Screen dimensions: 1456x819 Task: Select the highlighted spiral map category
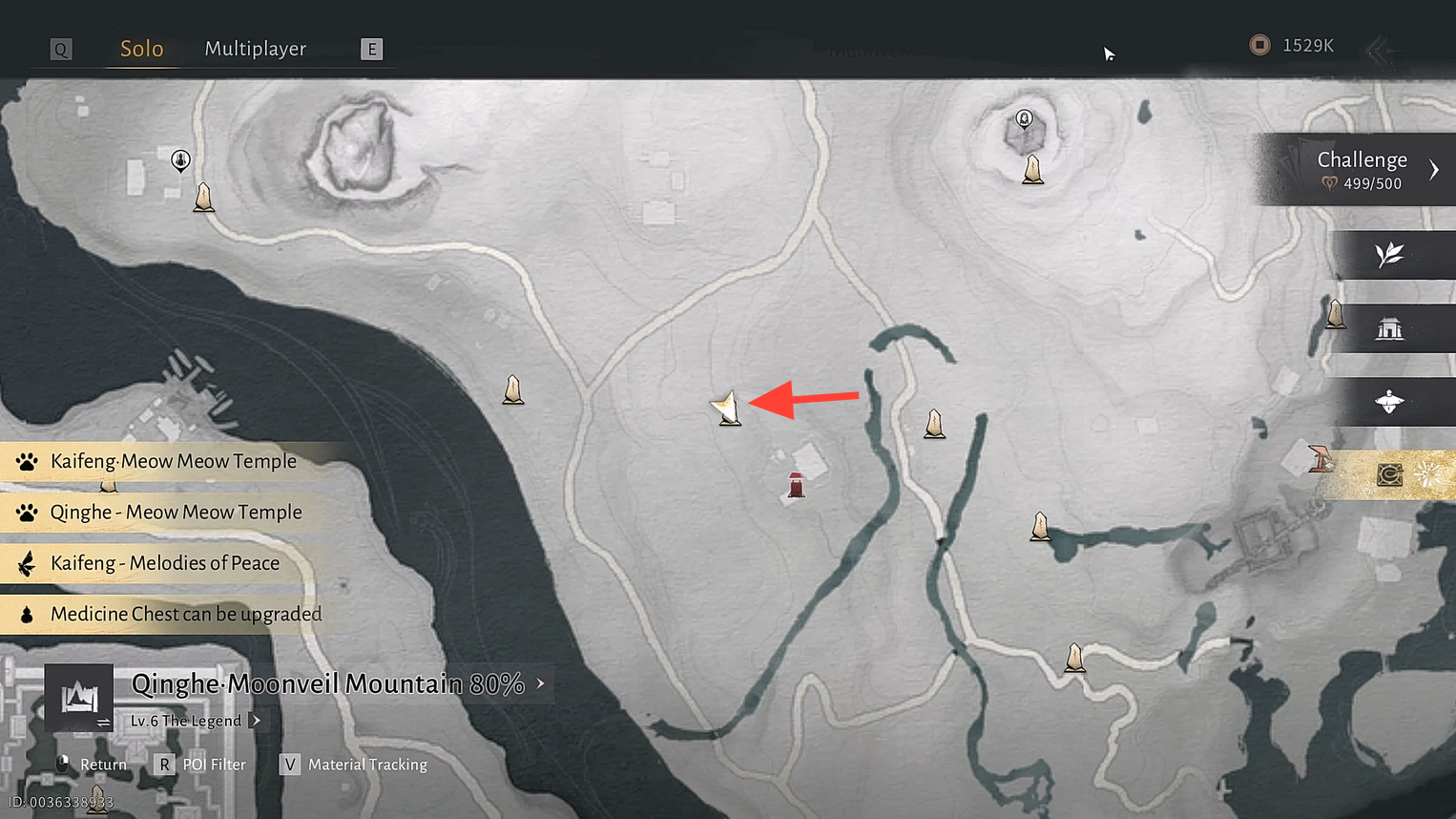[x=1389, y=474]
